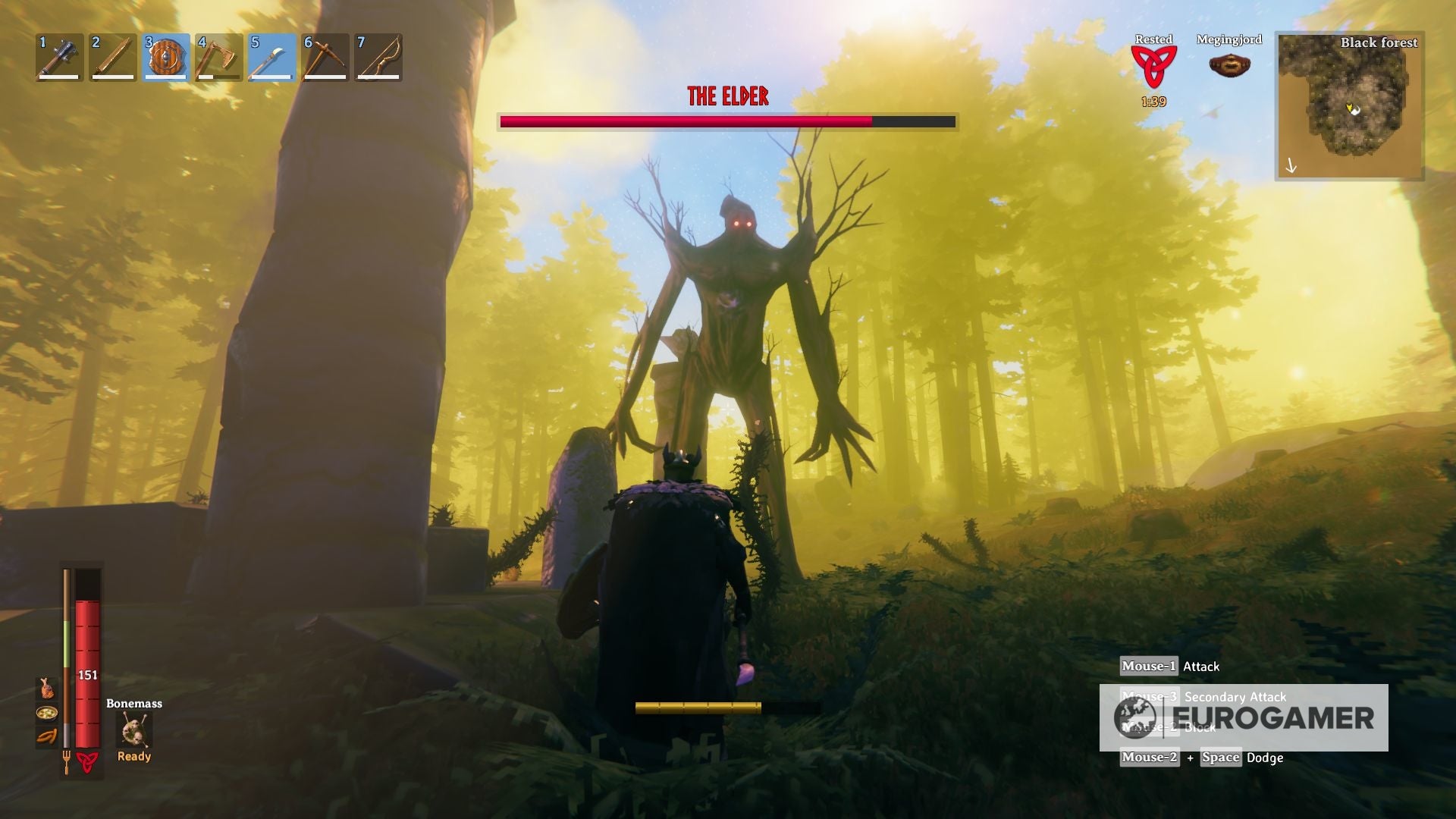
Task: Click the player marker on the minimap
Action: pos(1351,108)
